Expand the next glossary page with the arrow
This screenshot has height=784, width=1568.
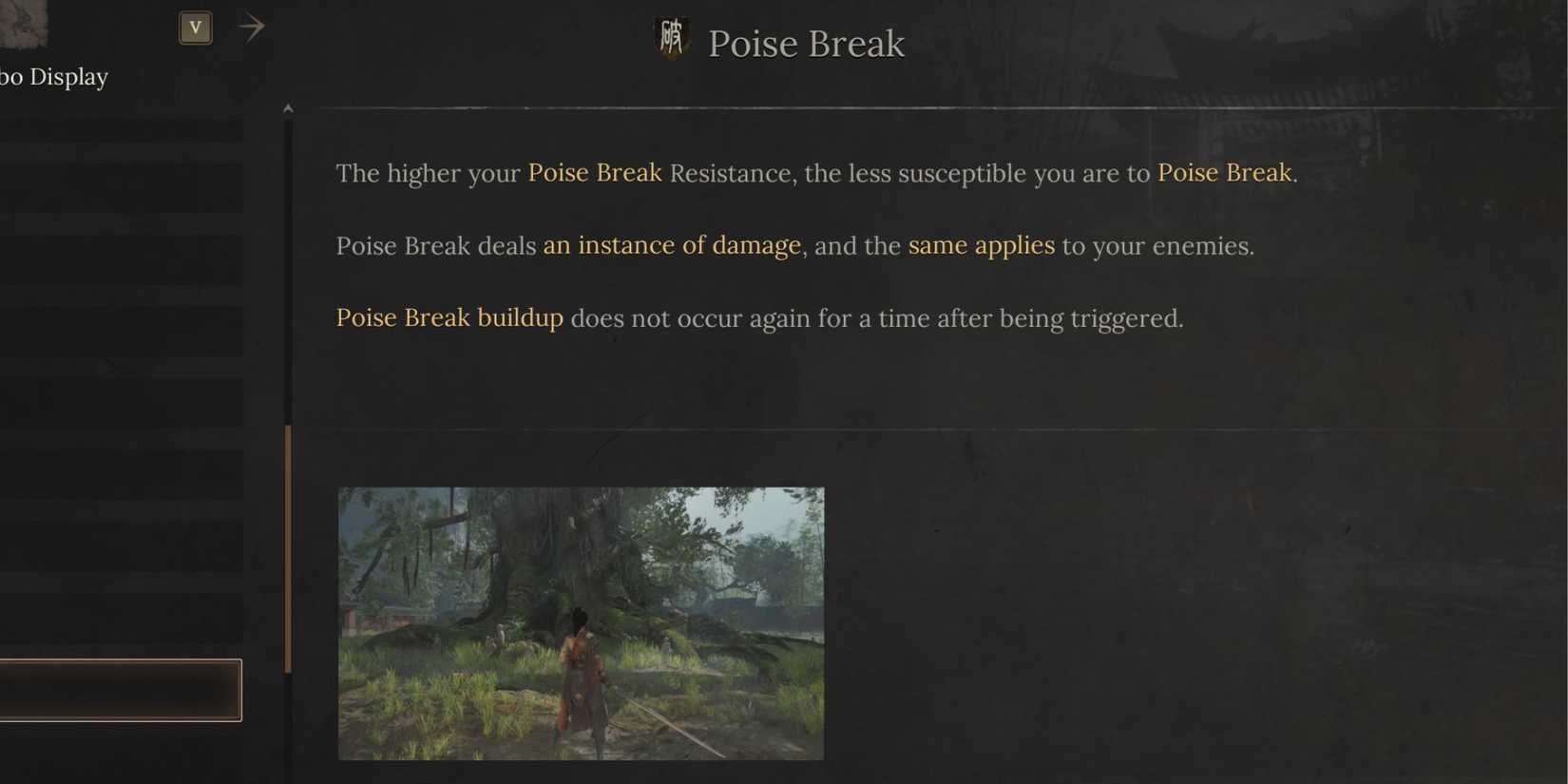click(x=251, y=27)
